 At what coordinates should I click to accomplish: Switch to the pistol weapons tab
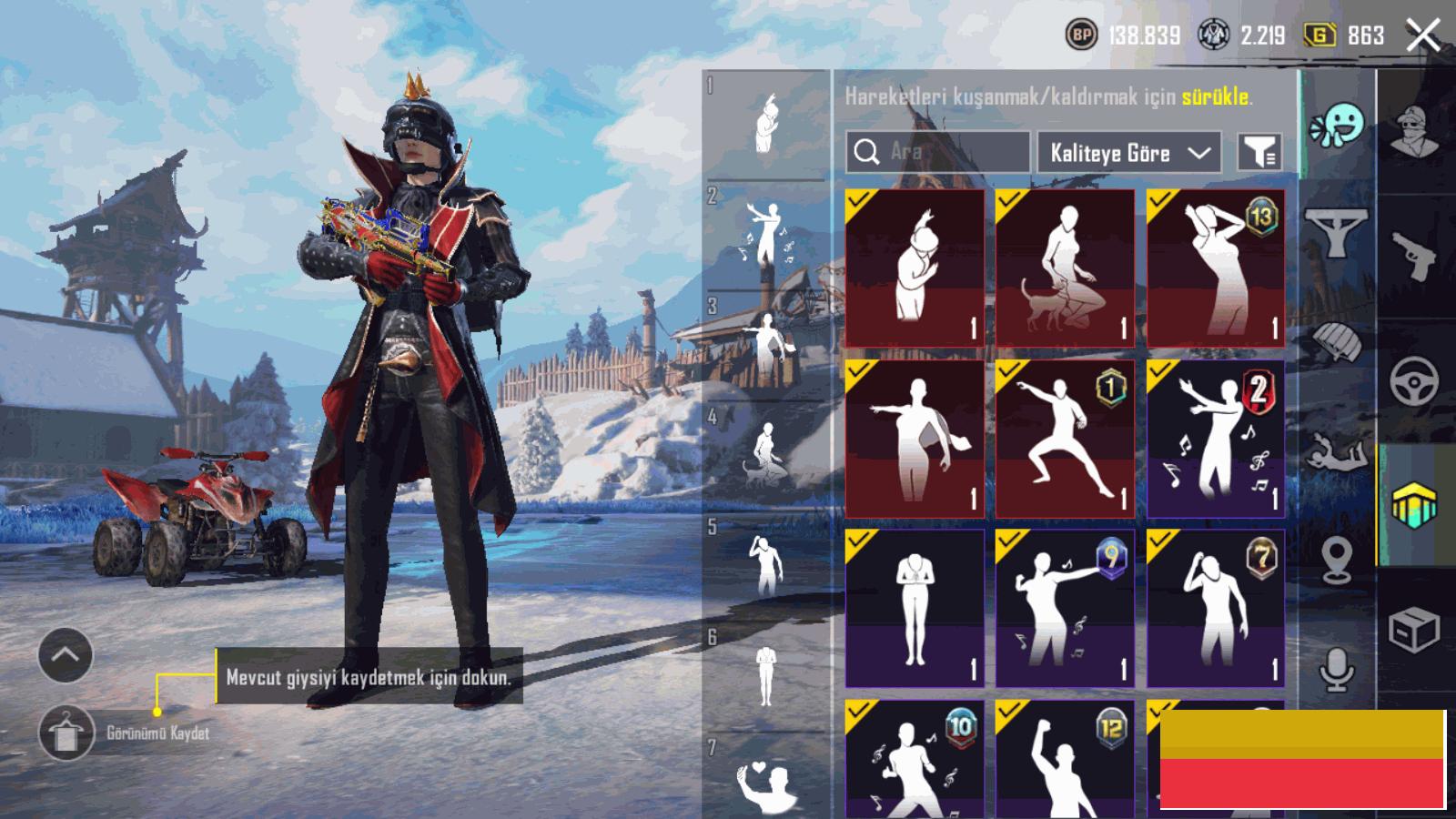[x=1413, y=255]
